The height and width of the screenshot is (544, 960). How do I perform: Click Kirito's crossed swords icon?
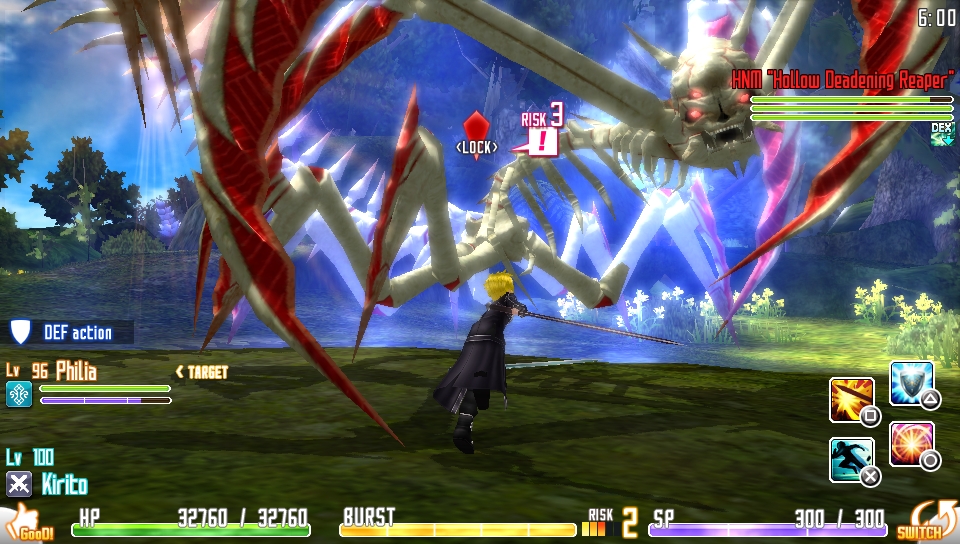click(x=19, y=484)
